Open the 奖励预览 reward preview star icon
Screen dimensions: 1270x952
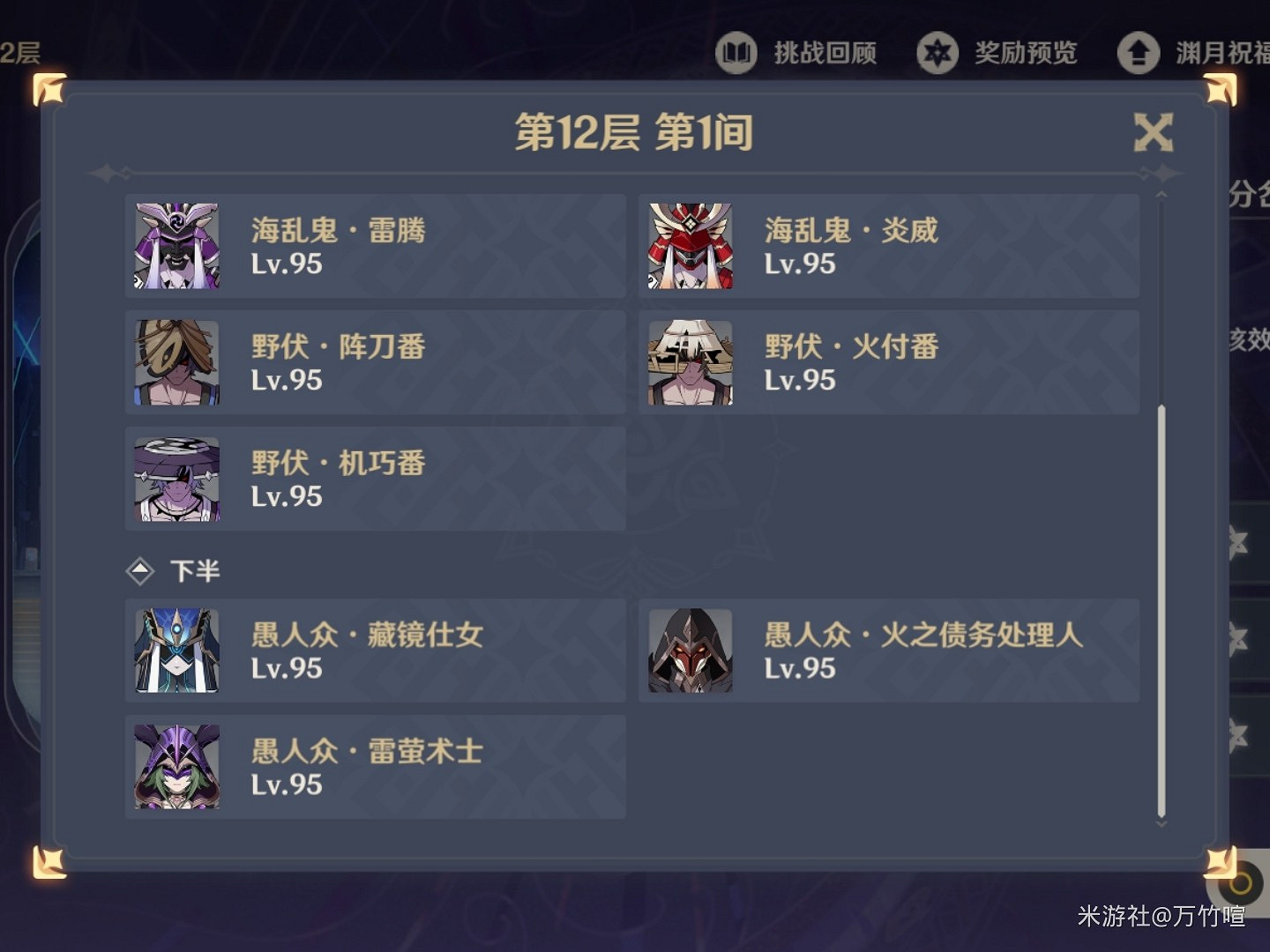tap(938, 53)
